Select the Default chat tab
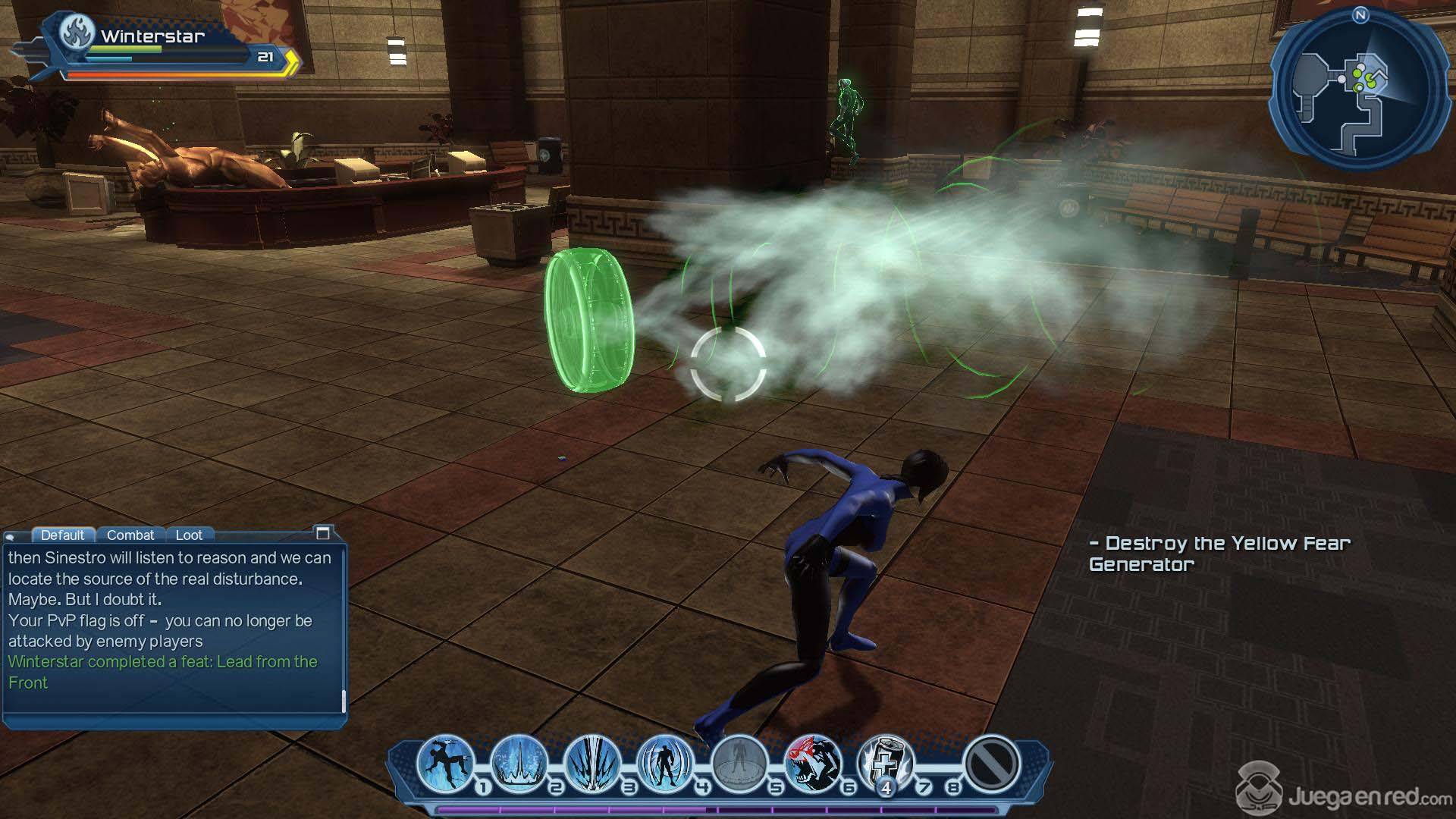The image size is (1456, 819). (x=62, y=535)
